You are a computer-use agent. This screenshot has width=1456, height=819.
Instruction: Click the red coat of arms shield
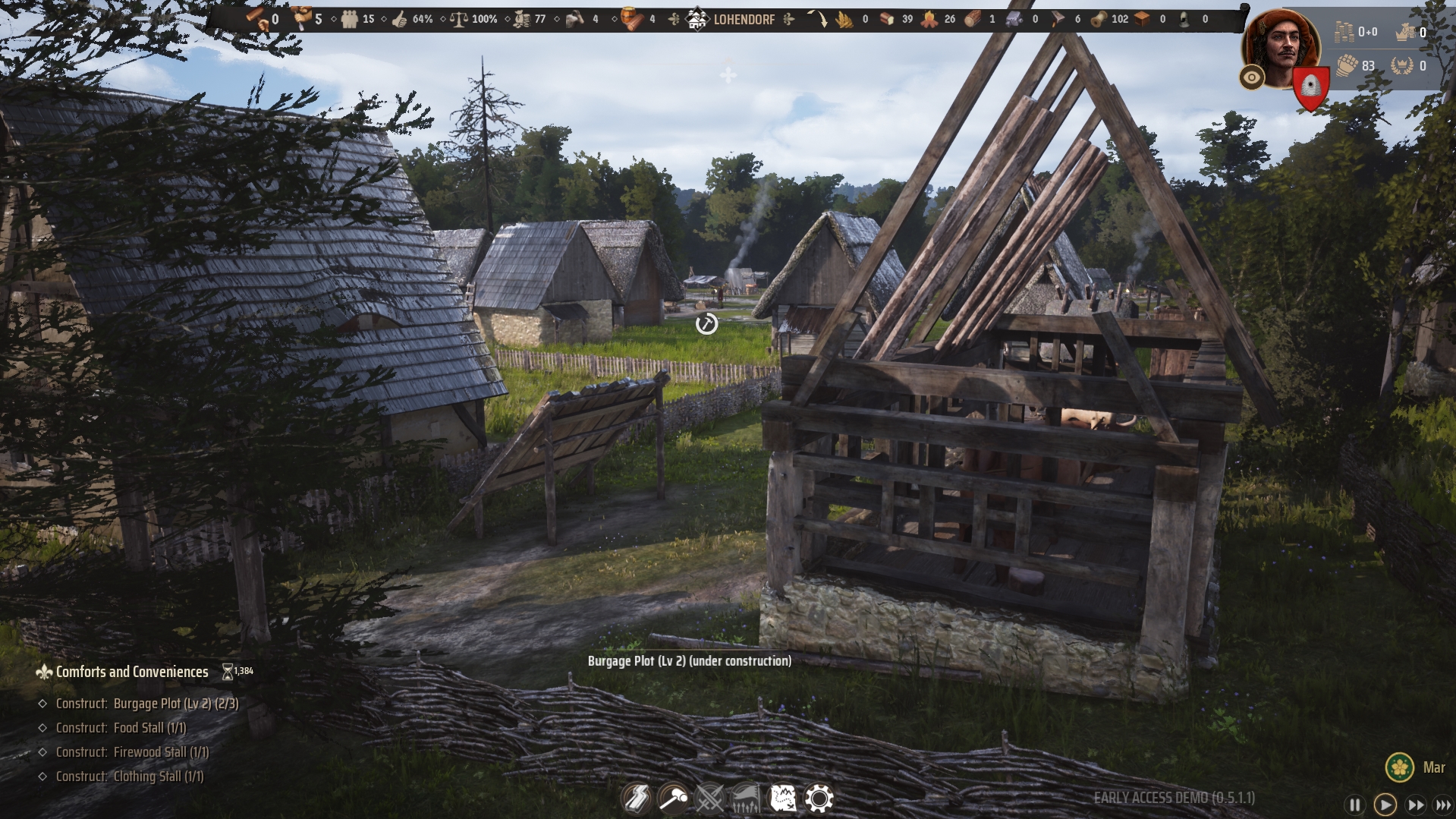pyautogui.click(x=1310, y=83)
